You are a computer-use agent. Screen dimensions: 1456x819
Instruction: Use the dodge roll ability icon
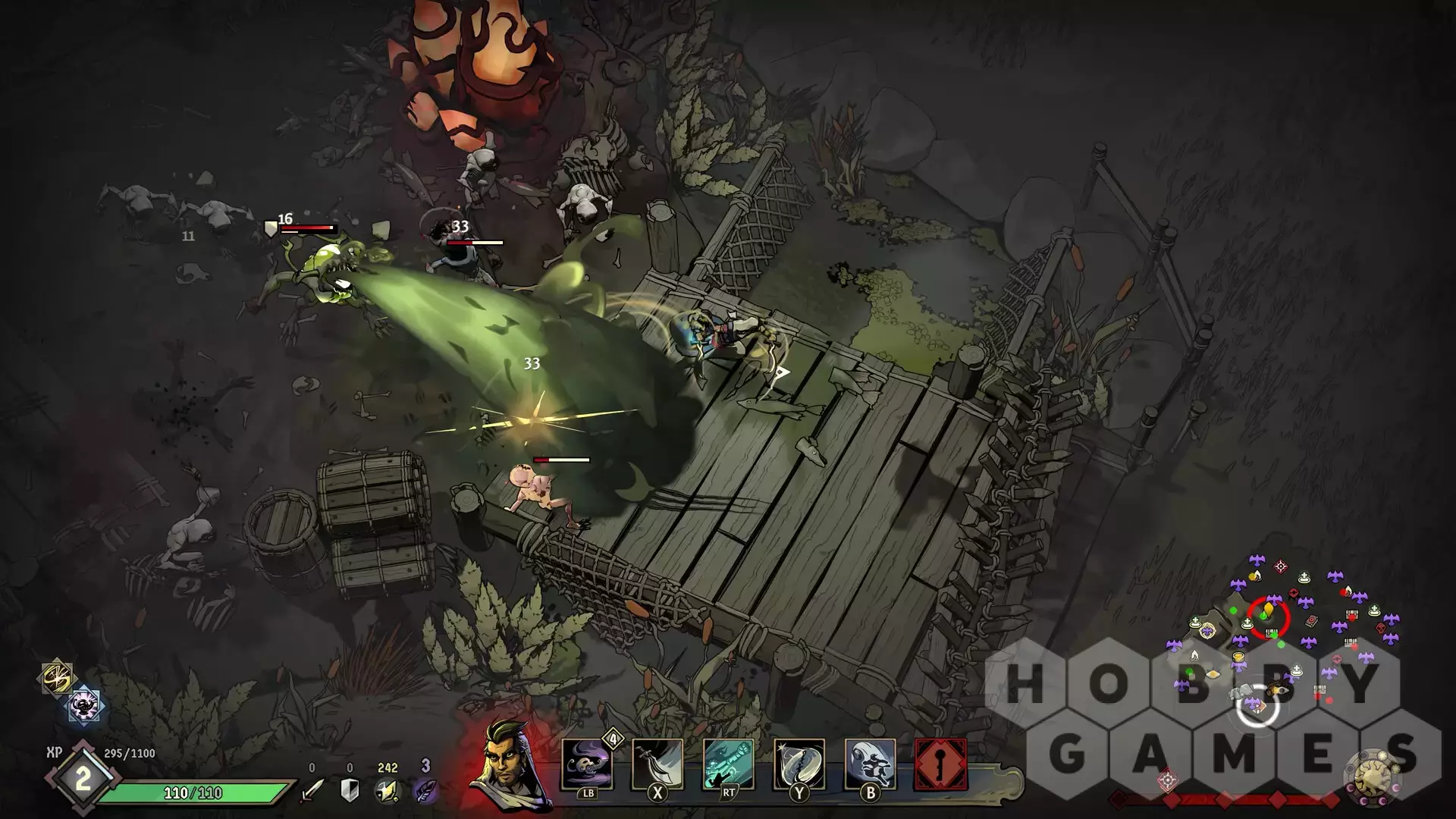point(870,764)
